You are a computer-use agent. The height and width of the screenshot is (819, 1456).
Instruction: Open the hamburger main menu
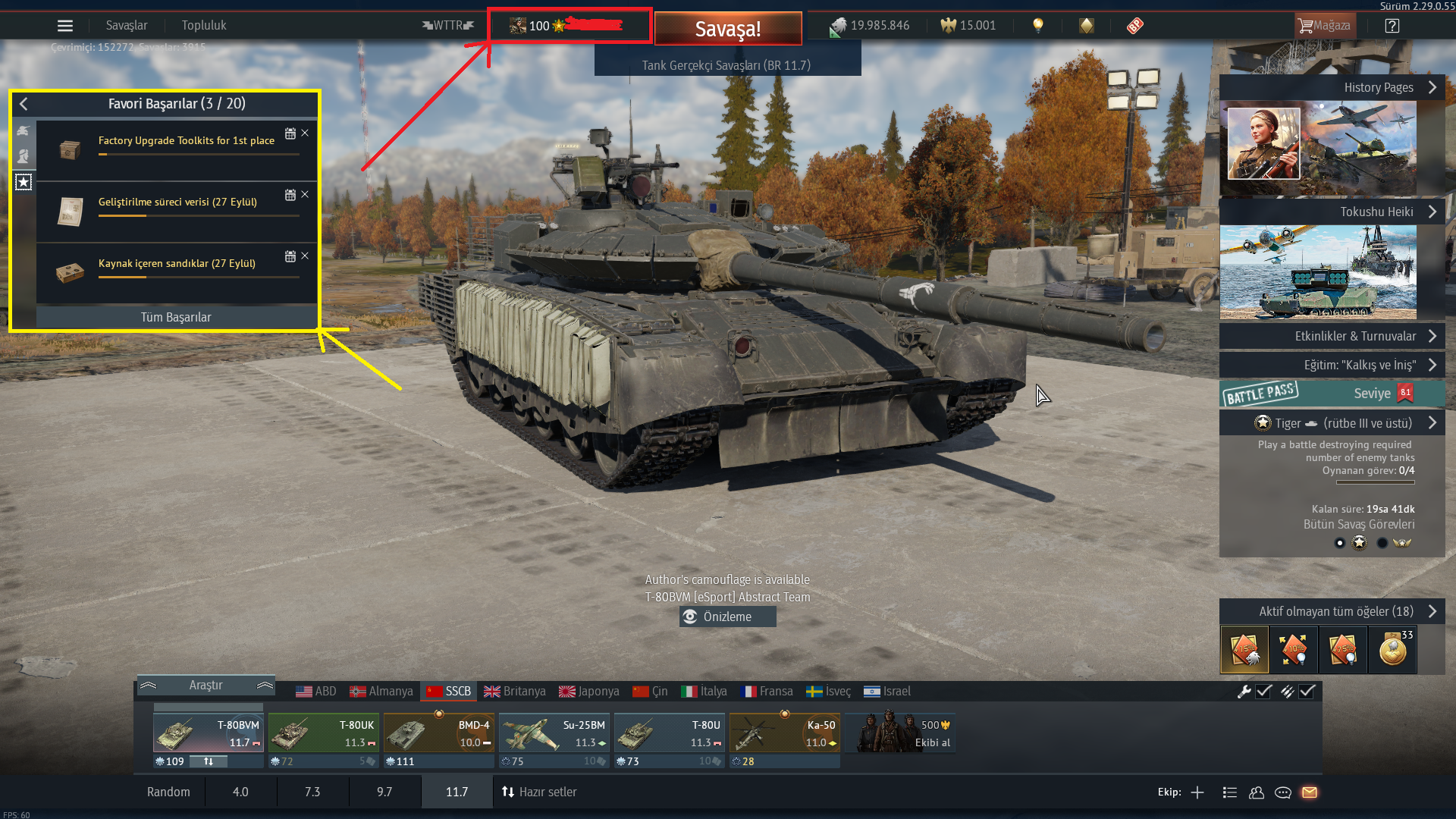tap(65, 26)
